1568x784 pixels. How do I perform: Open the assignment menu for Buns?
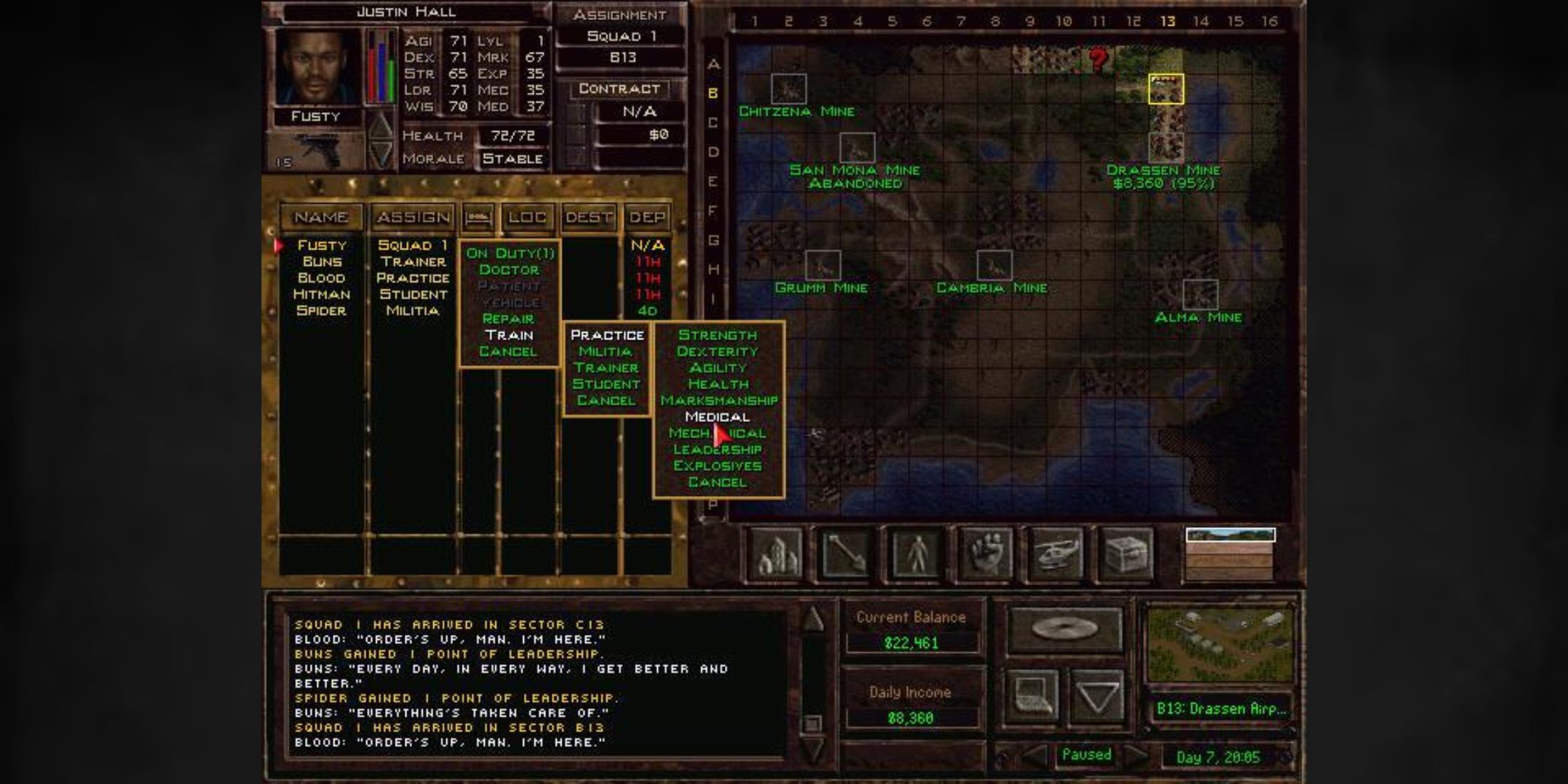413,261
